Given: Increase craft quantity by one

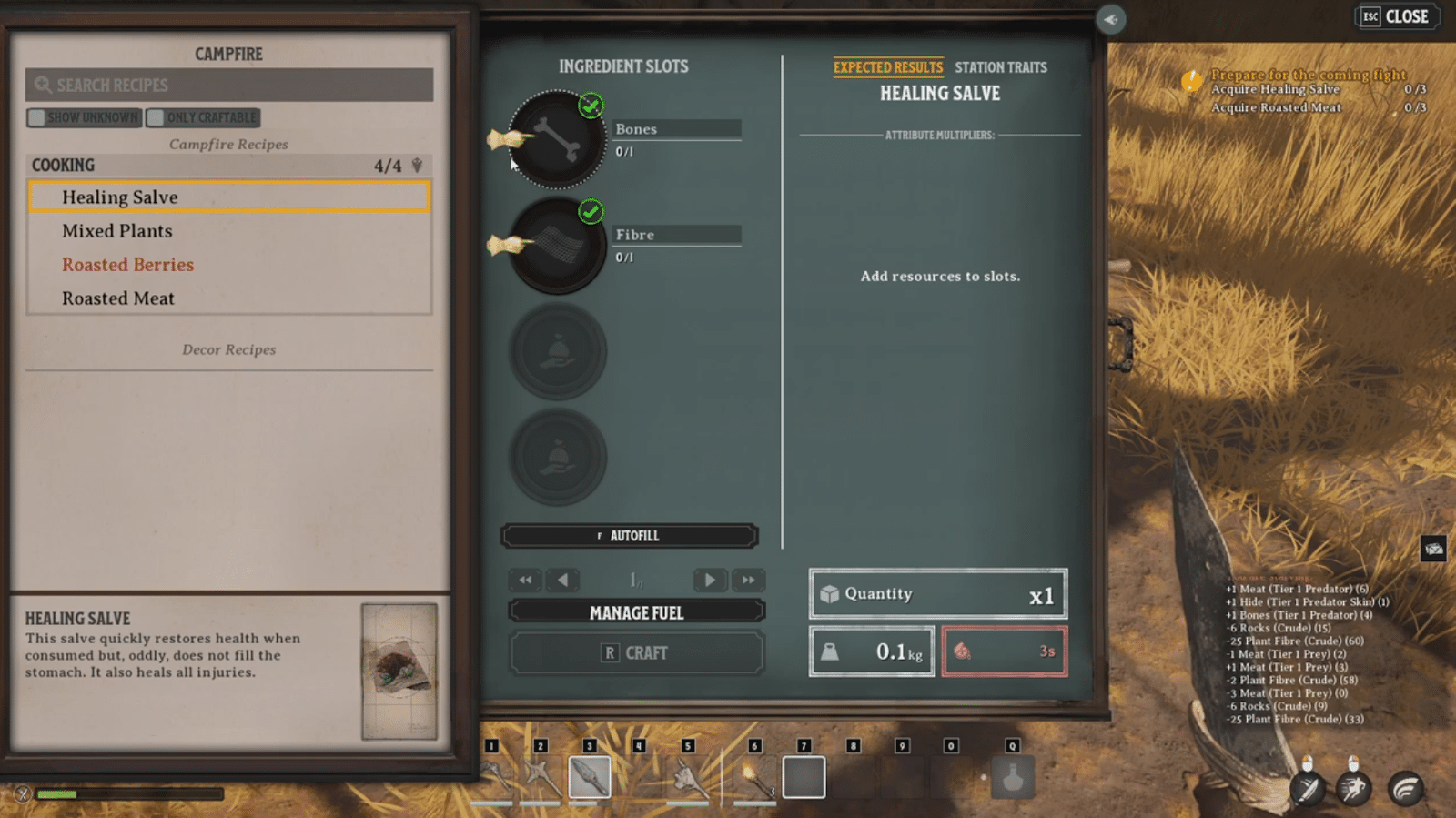Looking at the screenshot, I should coord(709,580).
